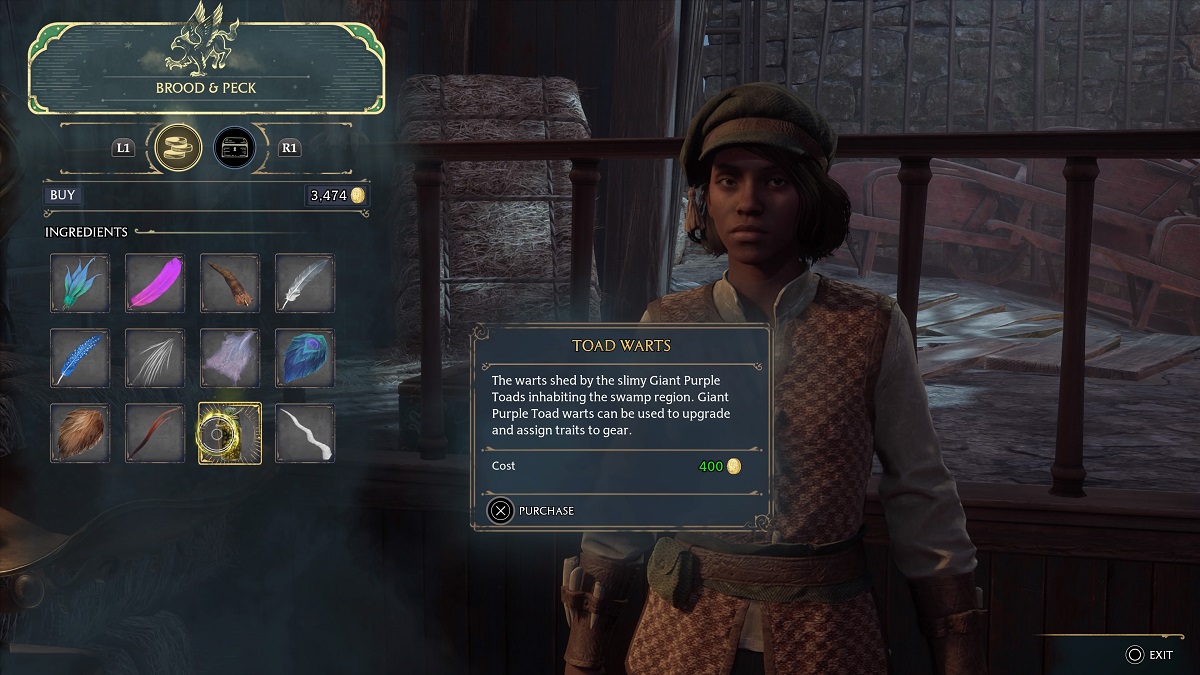The width and height of the screenshot is (1200, 675).
Task: Select the pale lavender fur ingredient
Action: 230,358
